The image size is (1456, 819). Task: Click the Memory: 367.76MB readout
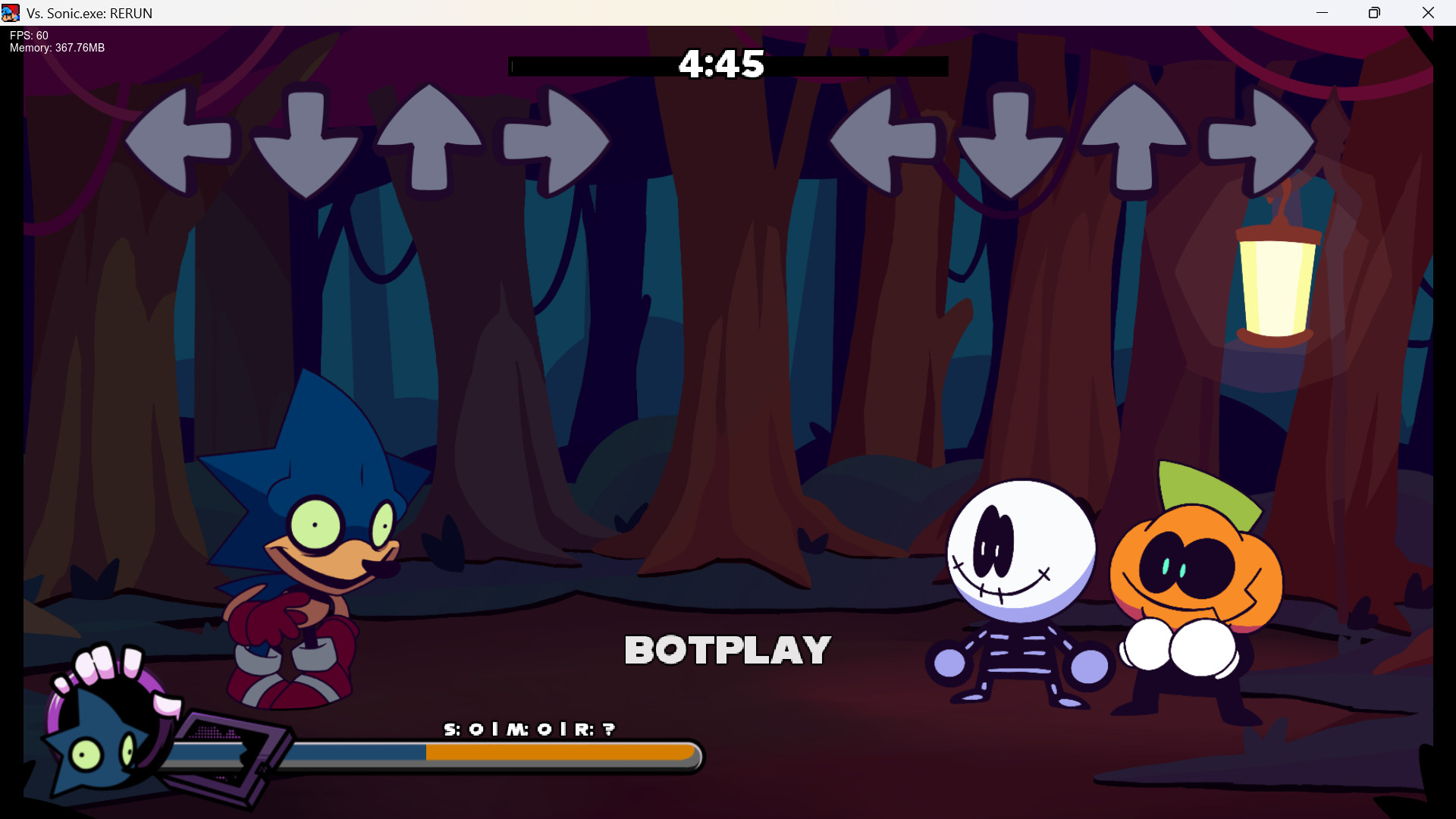56,48
